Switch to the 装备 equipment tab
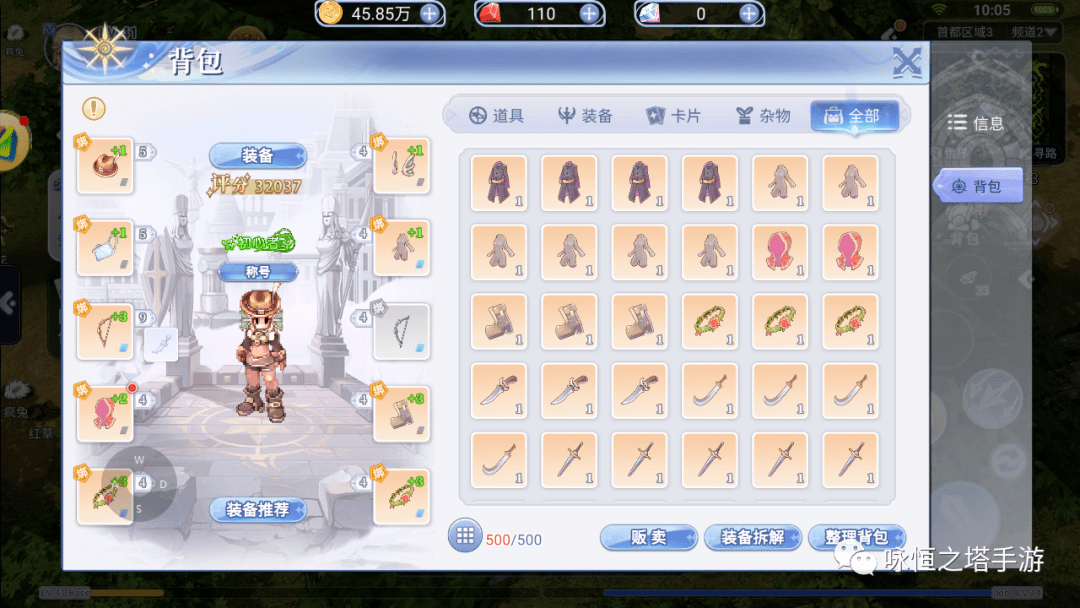The image size is (1080, 608). tap(585, 116)
